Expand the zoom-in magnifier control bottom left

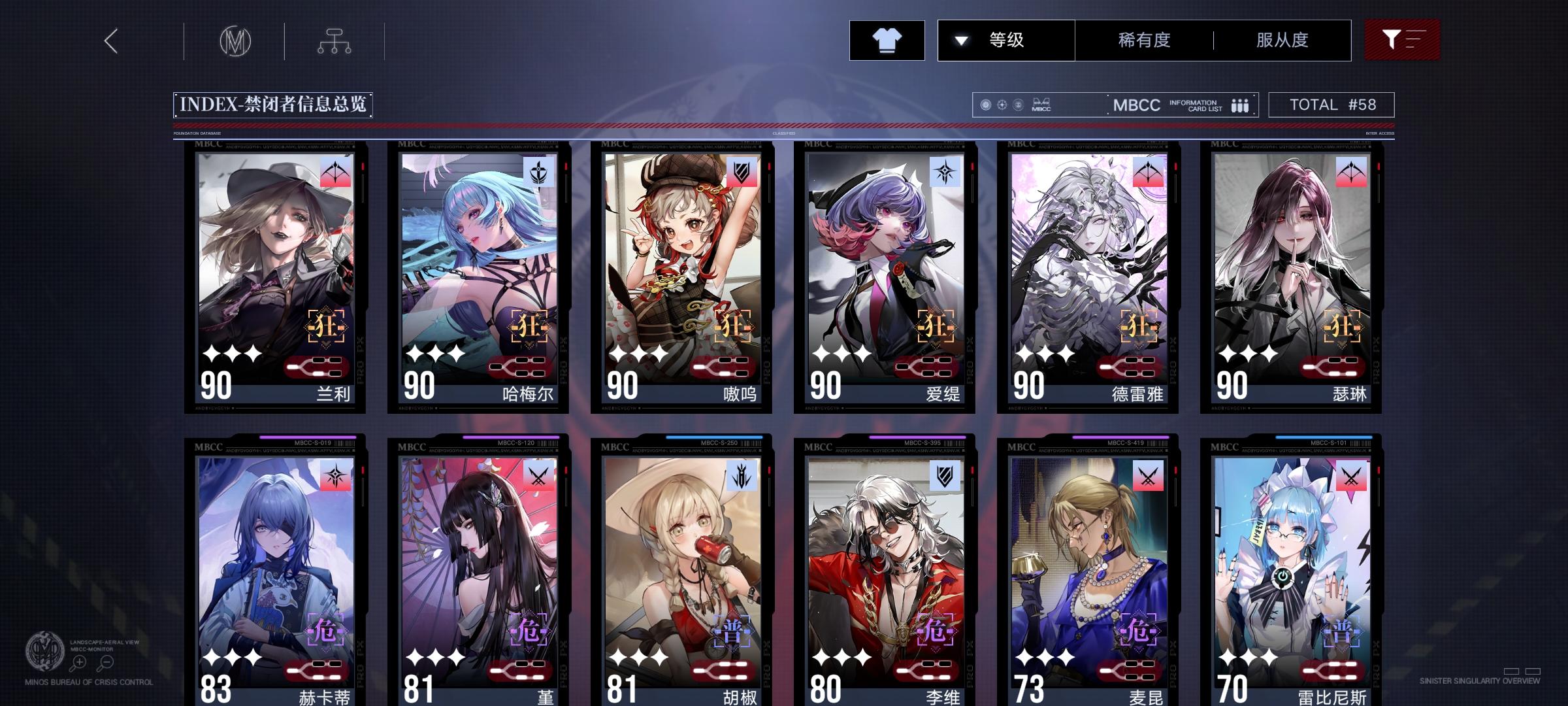pos(78,662)
